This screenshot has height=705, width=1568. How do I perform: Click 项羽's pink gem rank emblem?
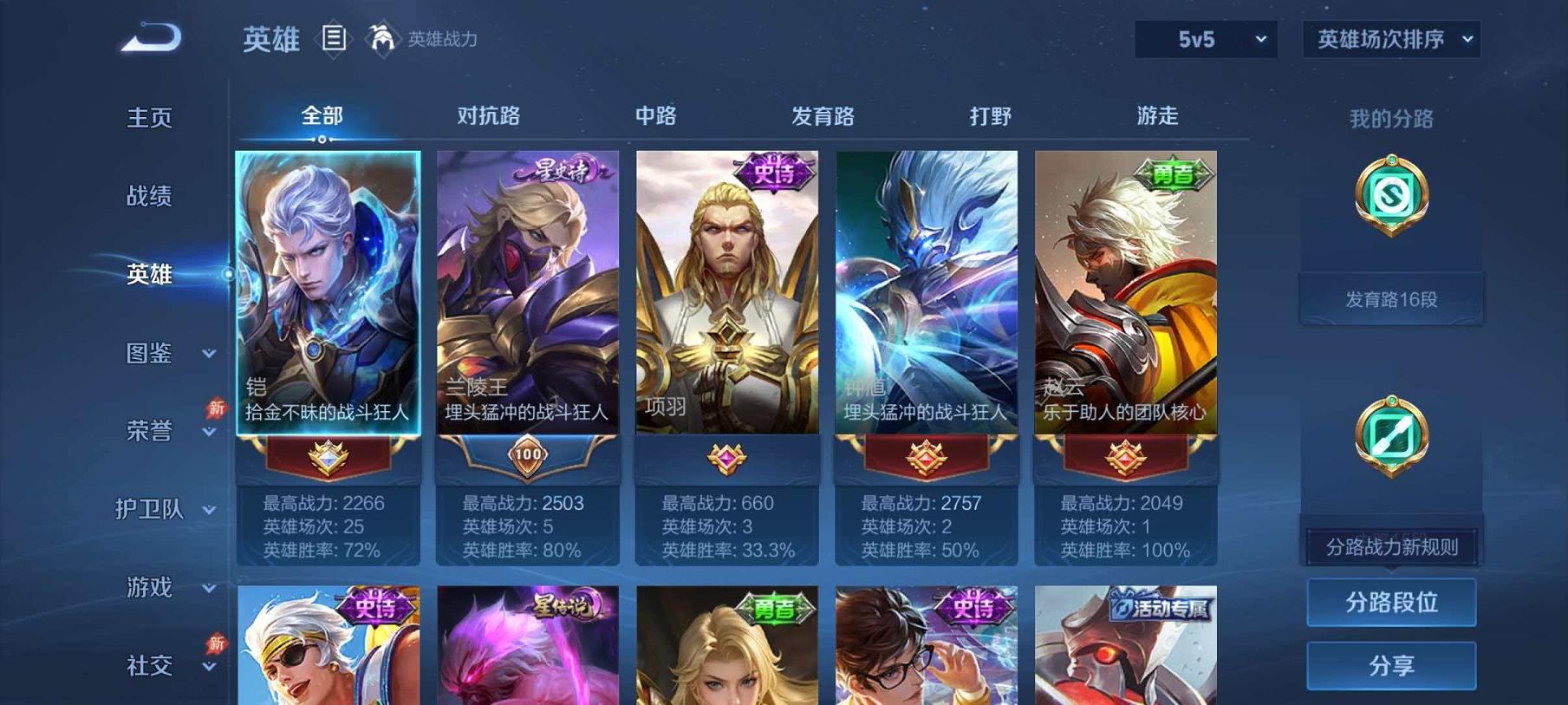(x=728, y=455)
